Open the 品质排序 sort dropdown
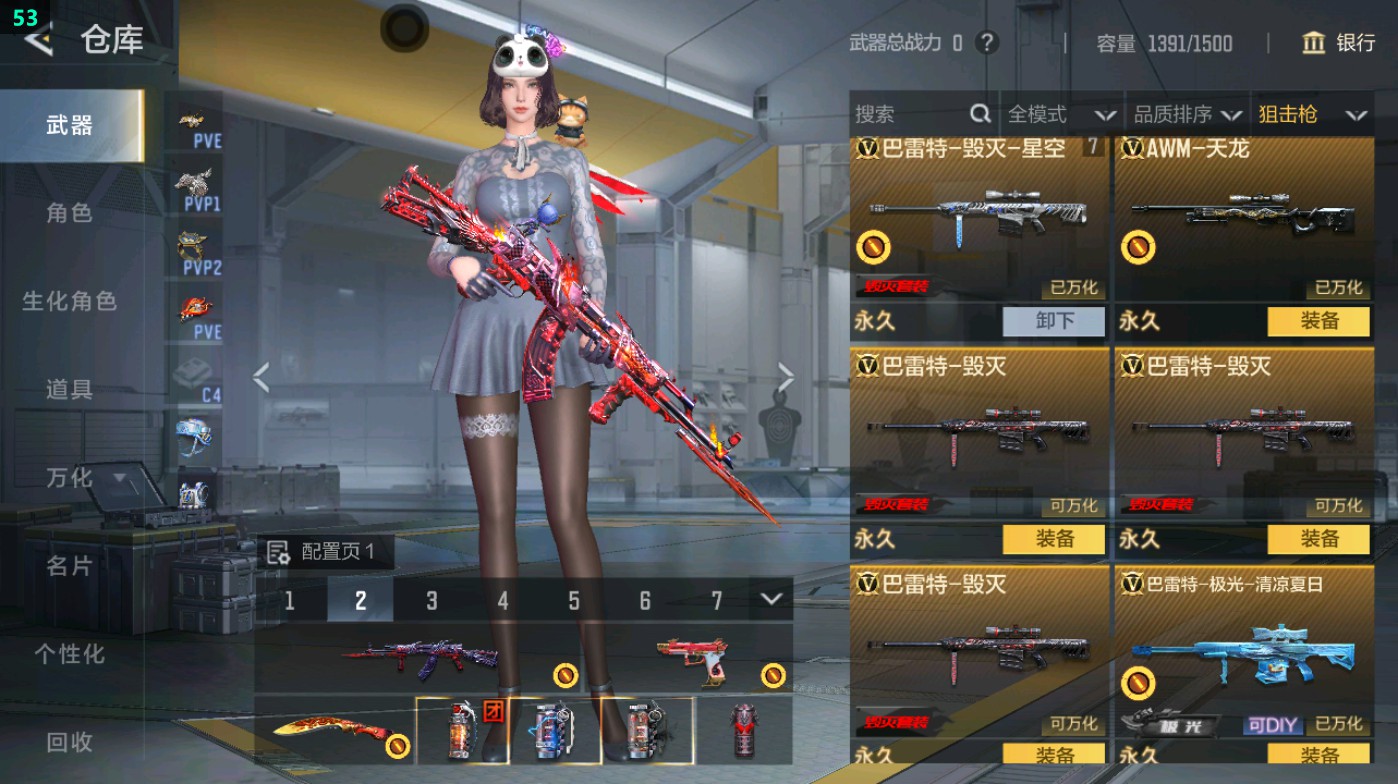This screenshot has width=1398, height=784. pos(1188,115)
